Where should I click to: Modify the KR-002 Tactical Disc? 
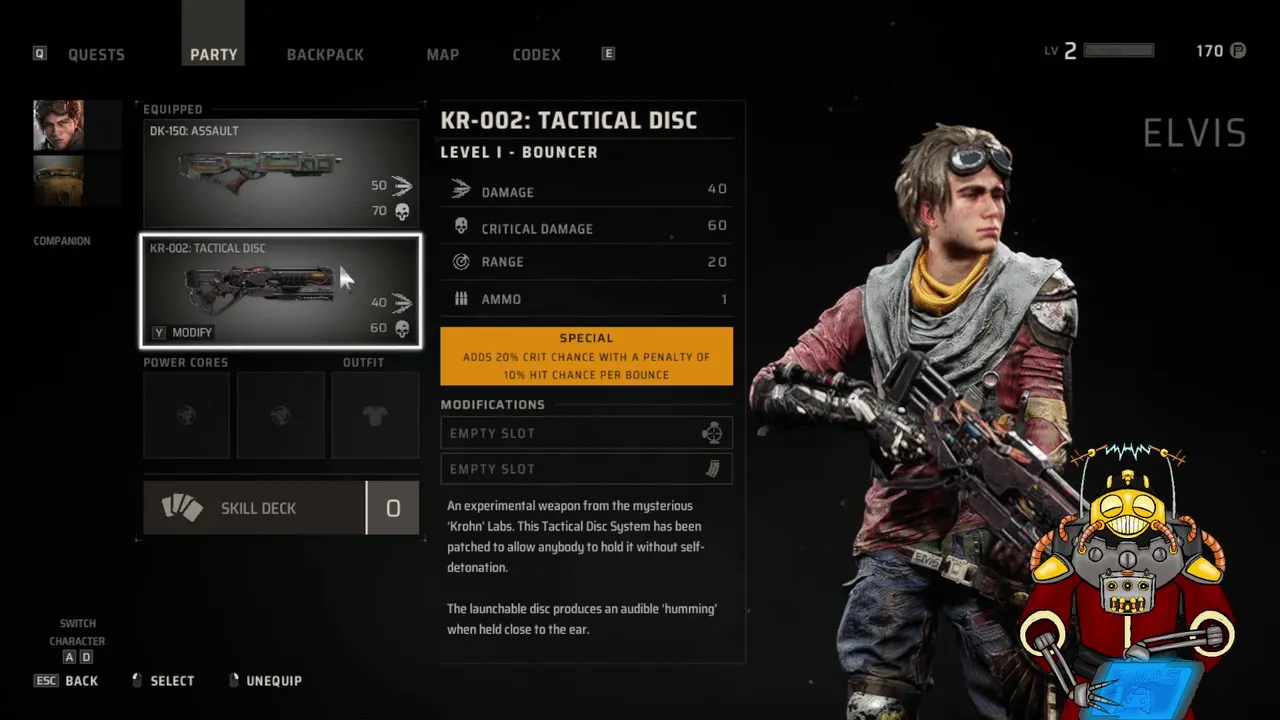point(183,332)
